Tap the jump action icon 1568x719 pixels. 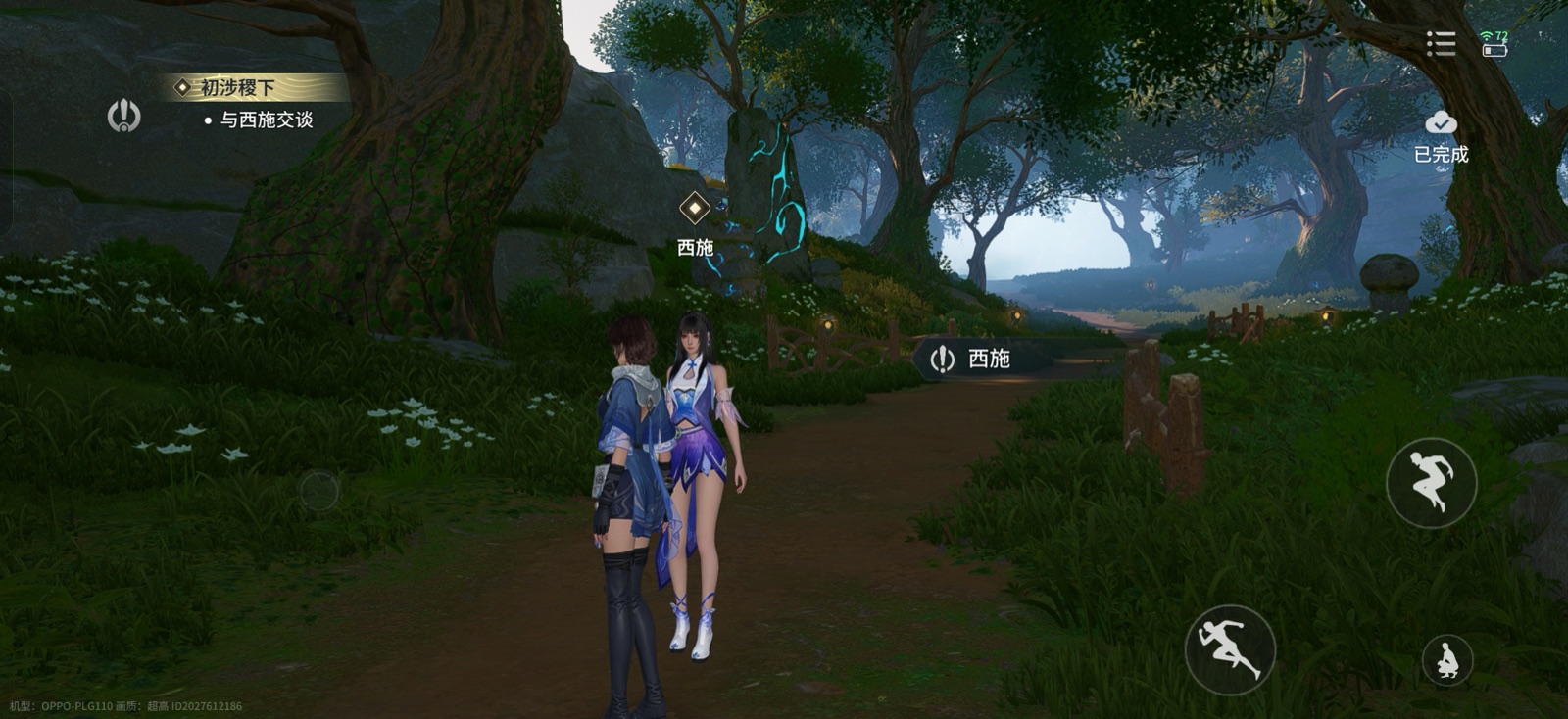(1430, 480)
